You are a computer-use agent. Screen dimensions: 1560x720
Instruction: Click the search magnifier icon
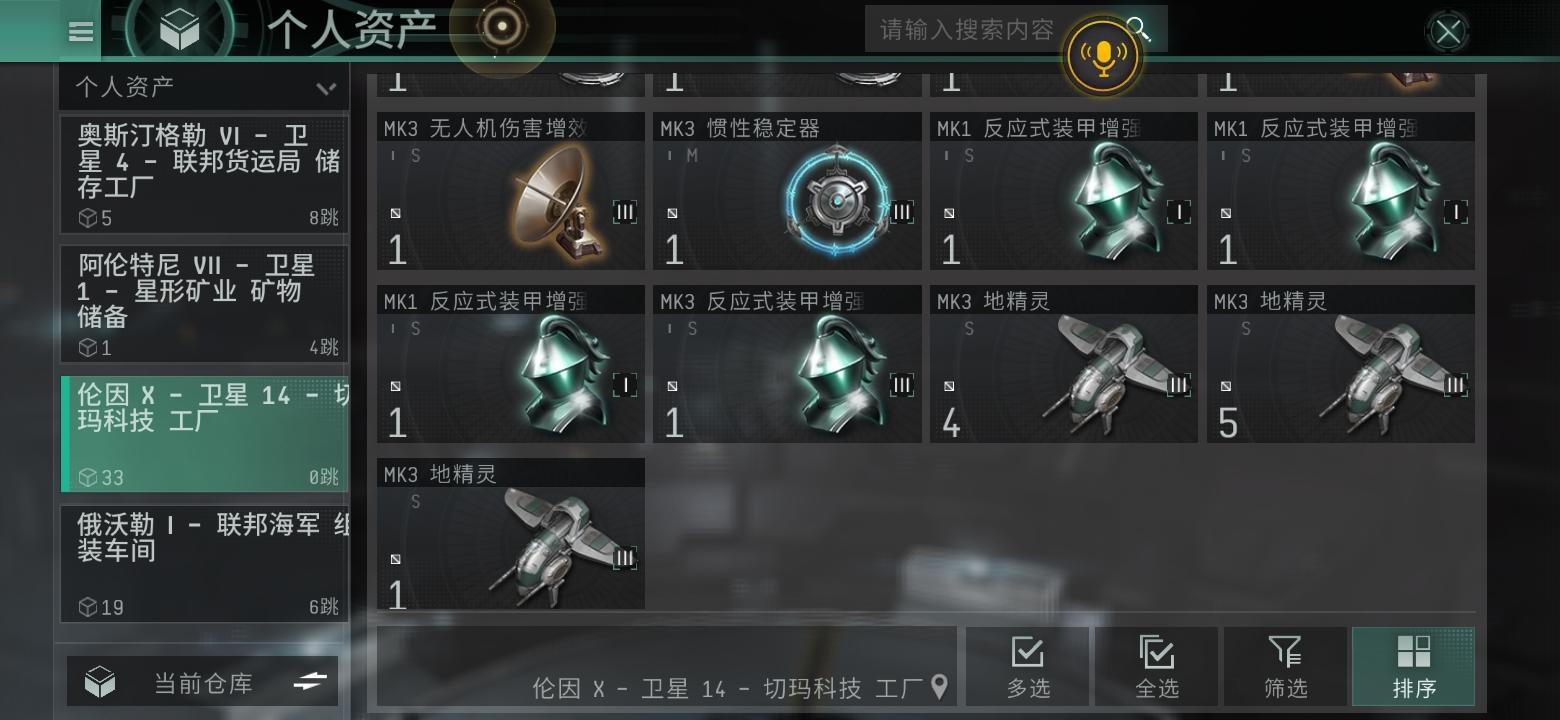[1139, 29]
